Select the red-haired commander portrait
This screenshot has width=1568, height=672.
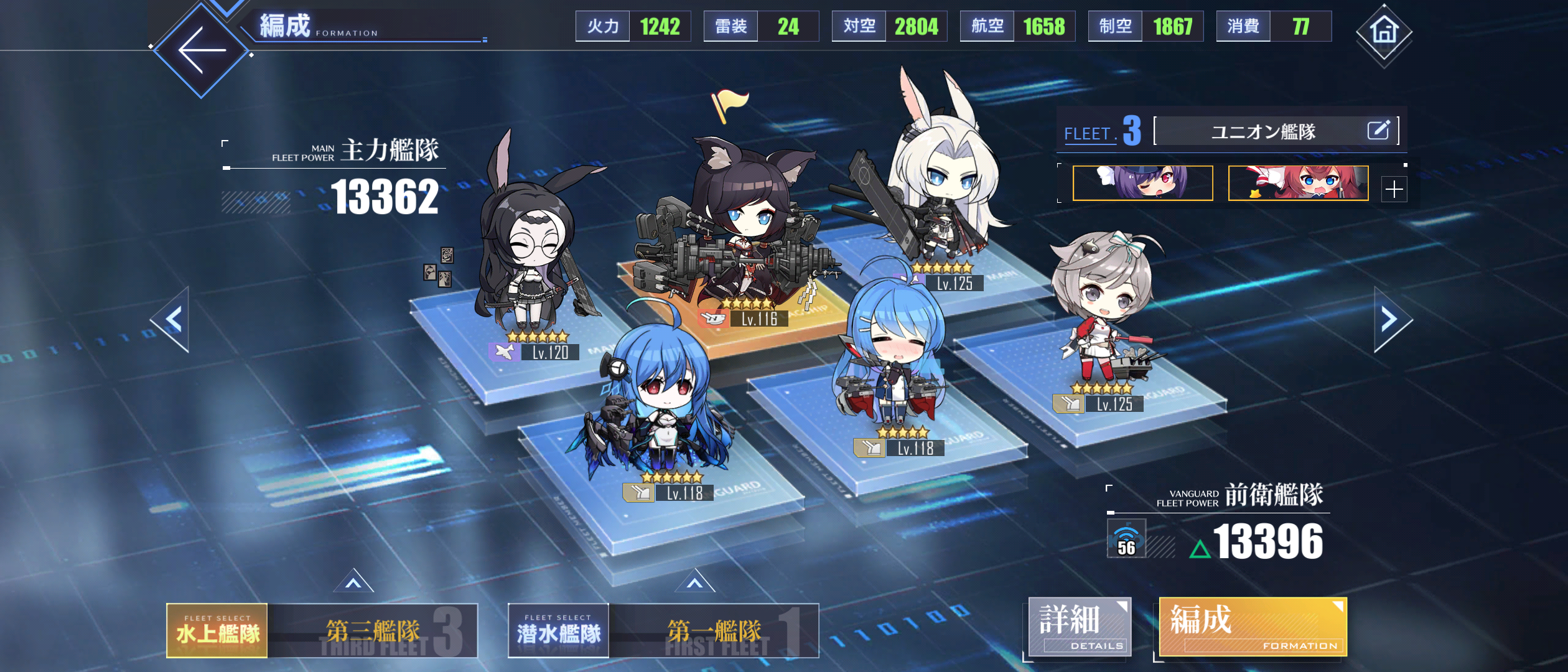click(x=1298, y=183)
